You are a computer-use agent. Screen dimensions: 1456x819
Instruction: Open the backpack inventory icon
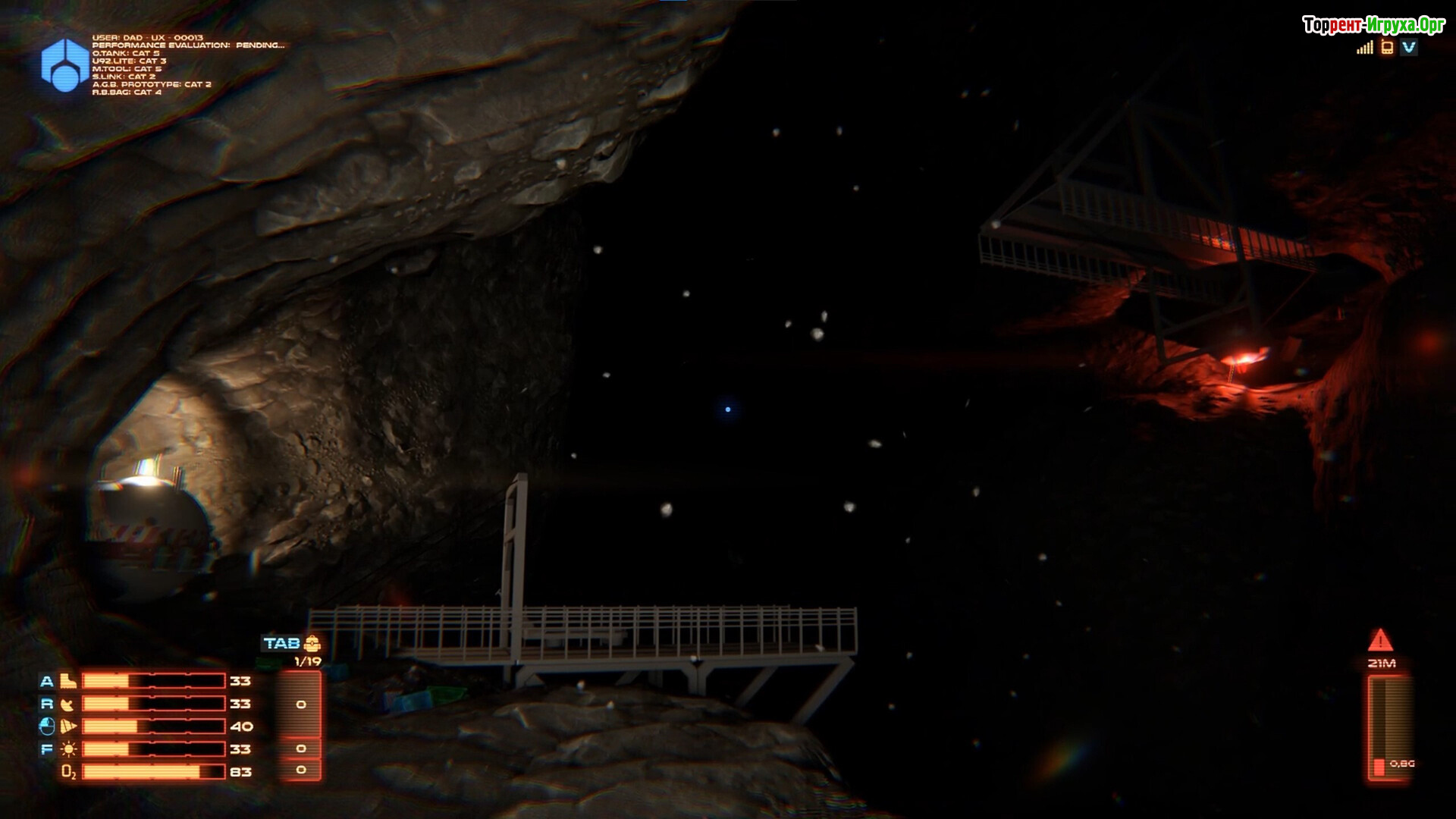pyautogui.click(x=312, y=644)
